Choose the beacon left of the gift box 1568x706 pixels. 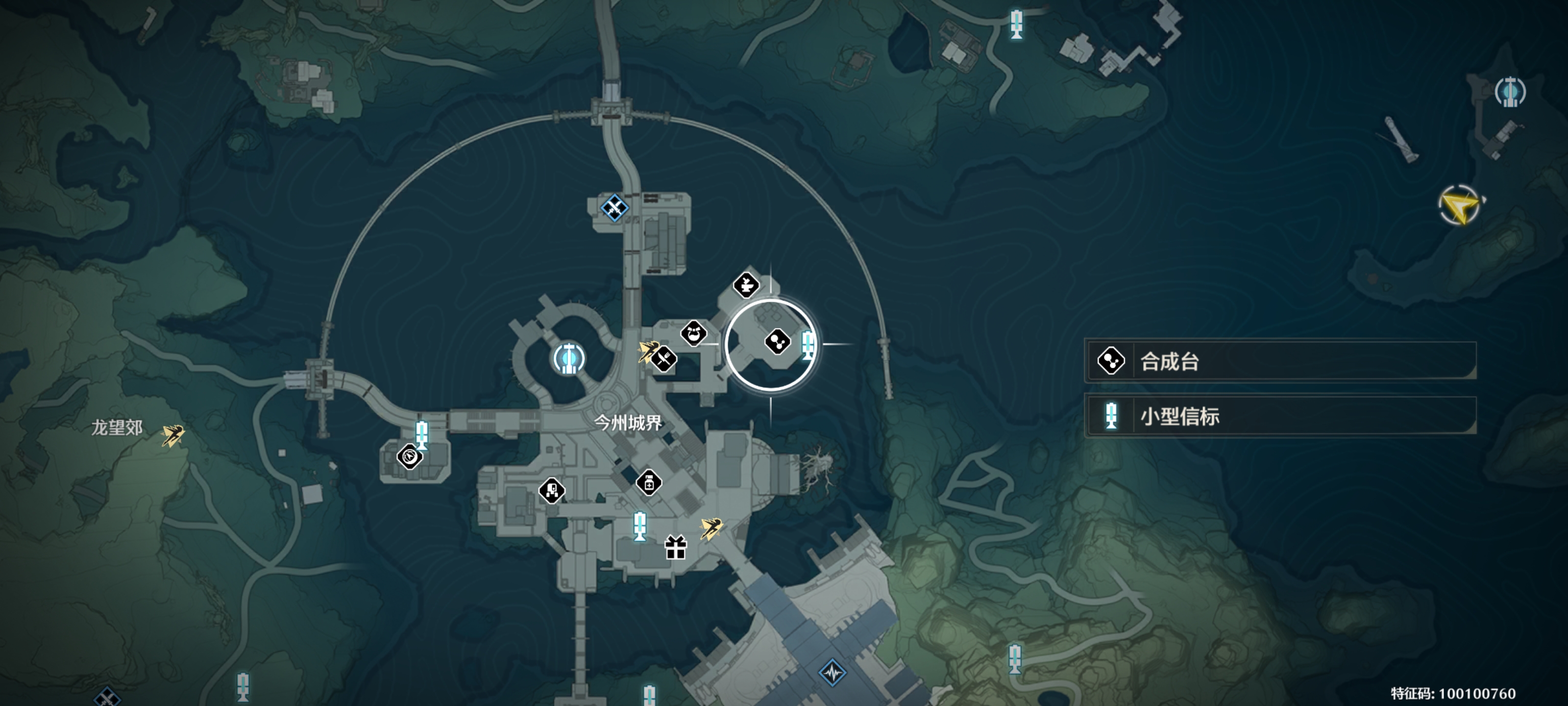[x=639, y=525]
